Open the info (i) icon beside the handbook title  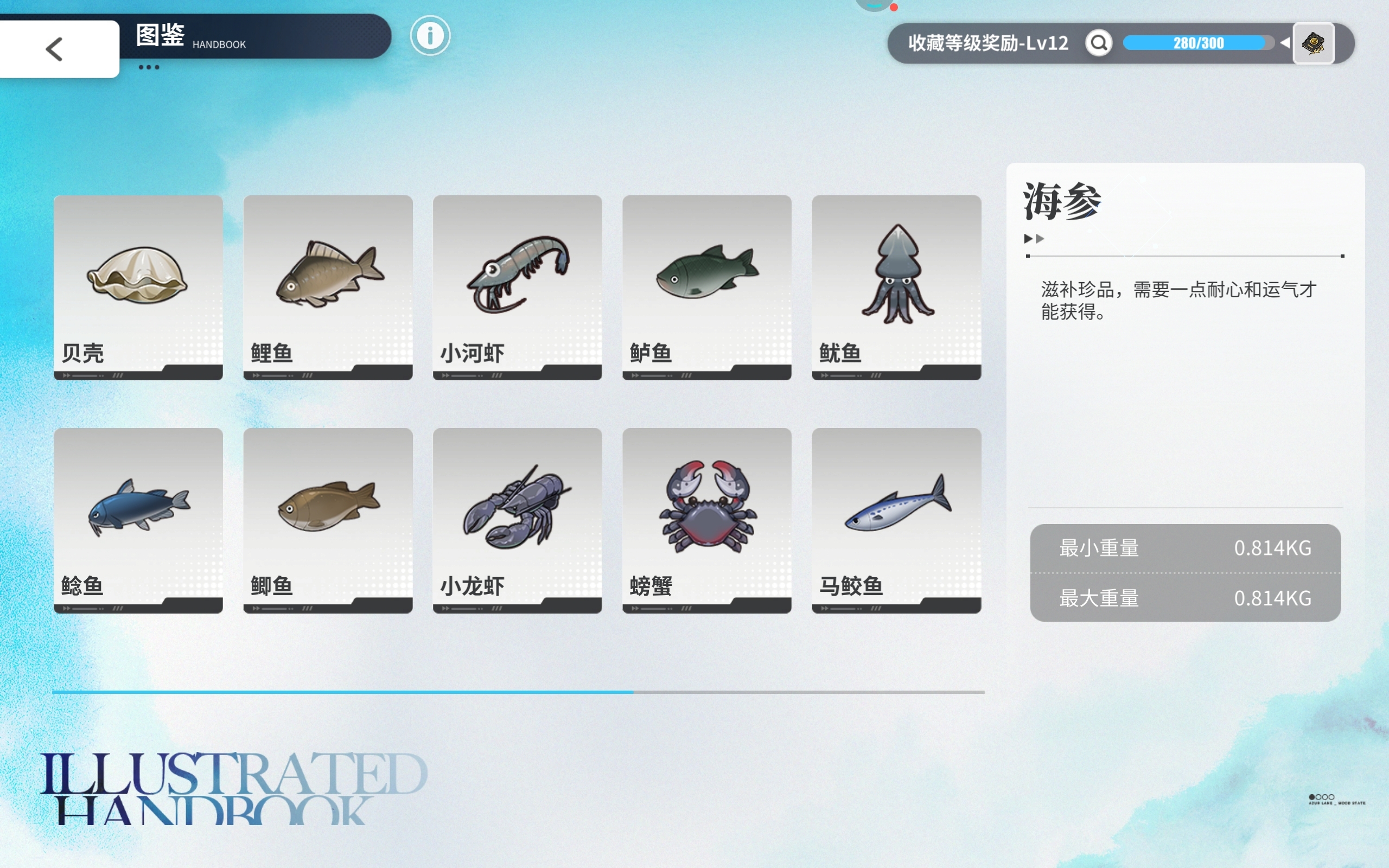coord(430,36)
